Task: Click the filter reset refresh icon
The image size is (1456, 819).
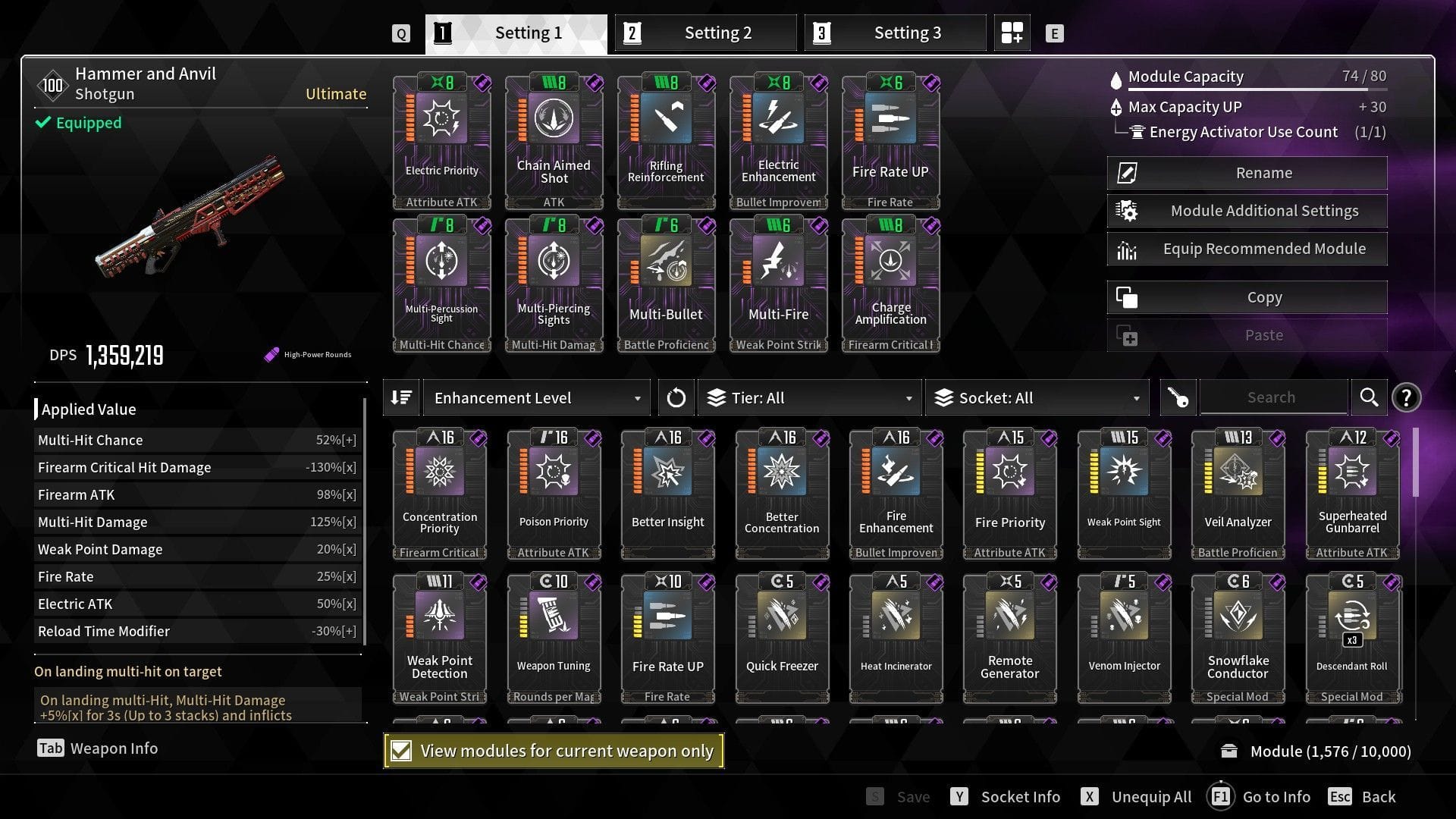Action: 676,397
